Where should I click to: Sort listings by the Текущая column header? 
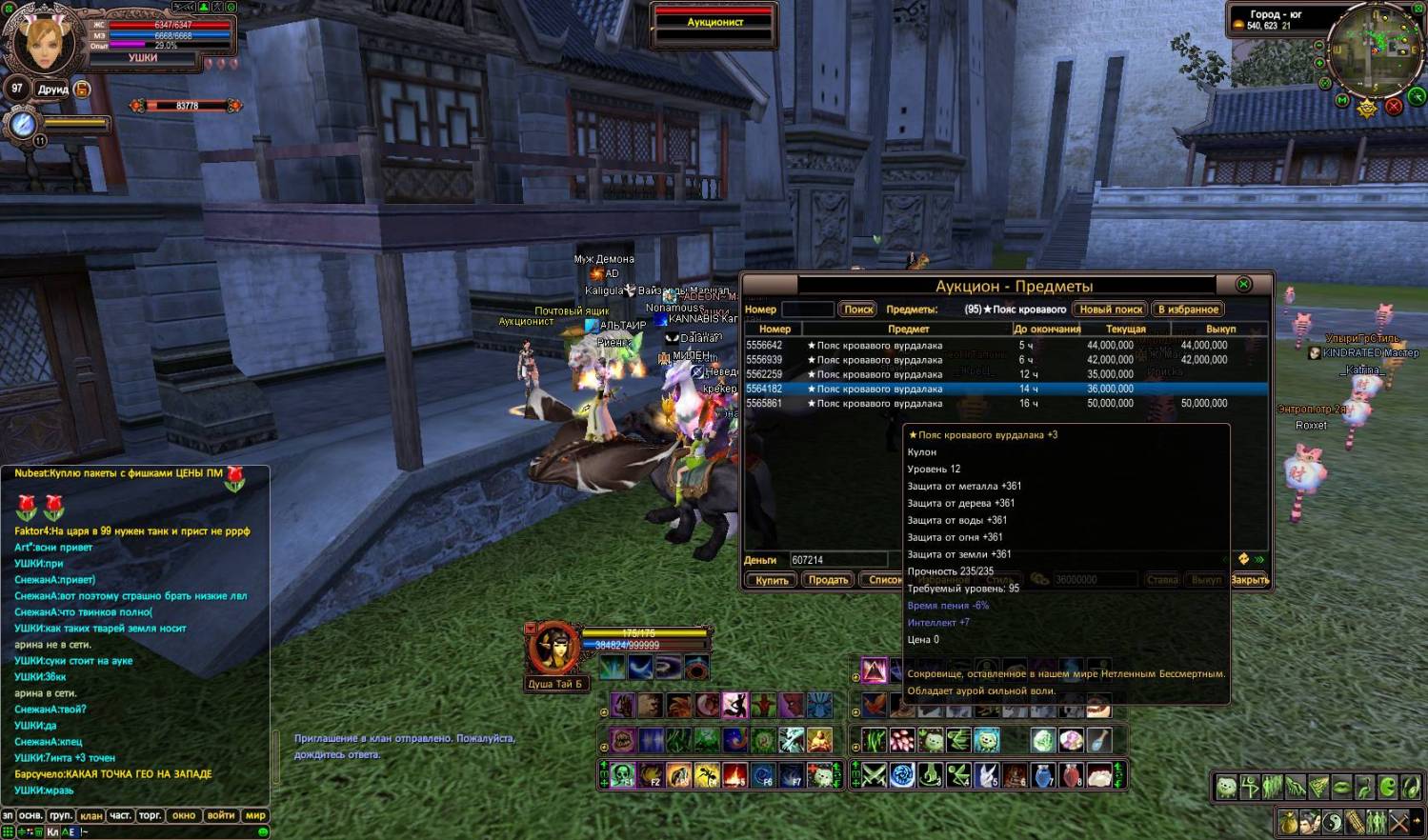(x=1125, y=329)
